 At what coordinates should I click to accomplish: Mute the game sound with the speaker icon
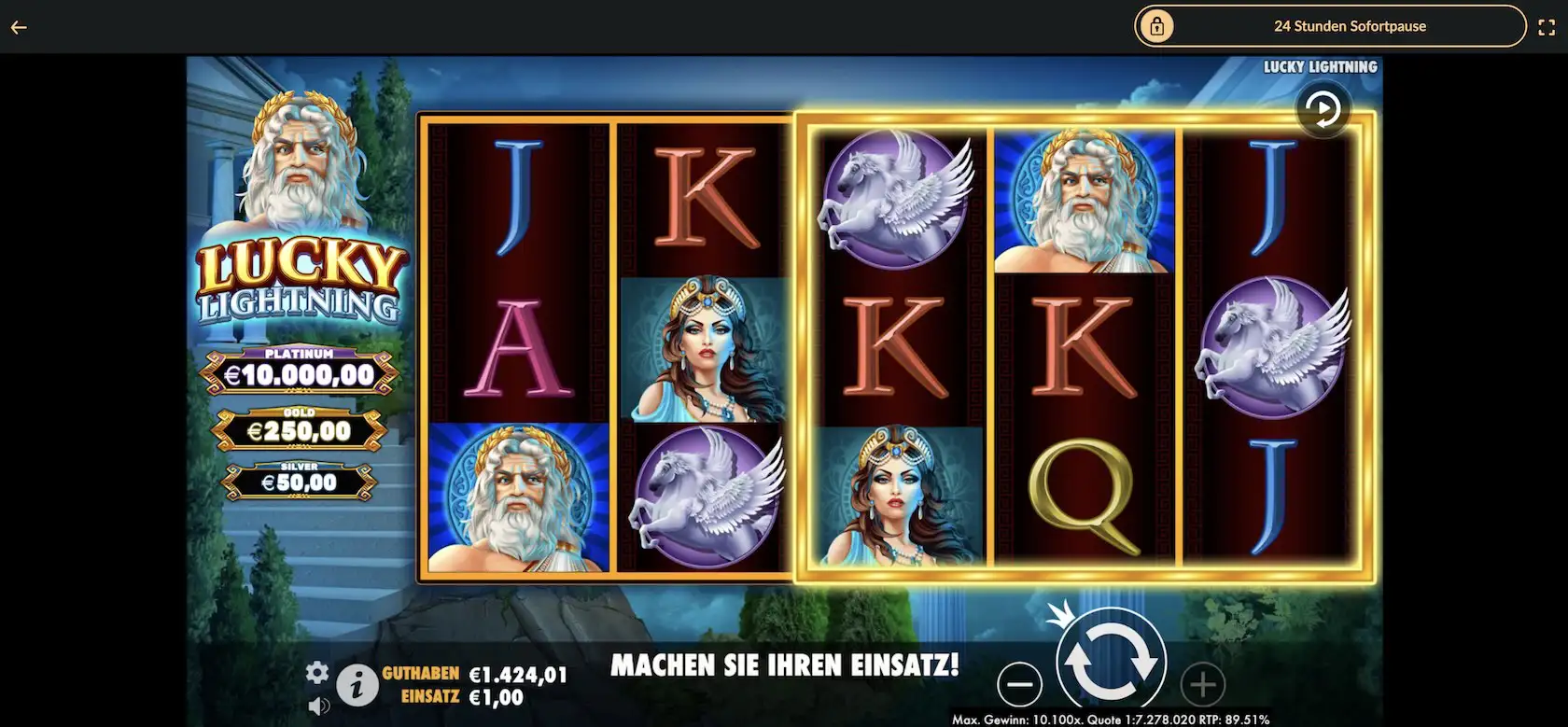(x=320, y=706)
